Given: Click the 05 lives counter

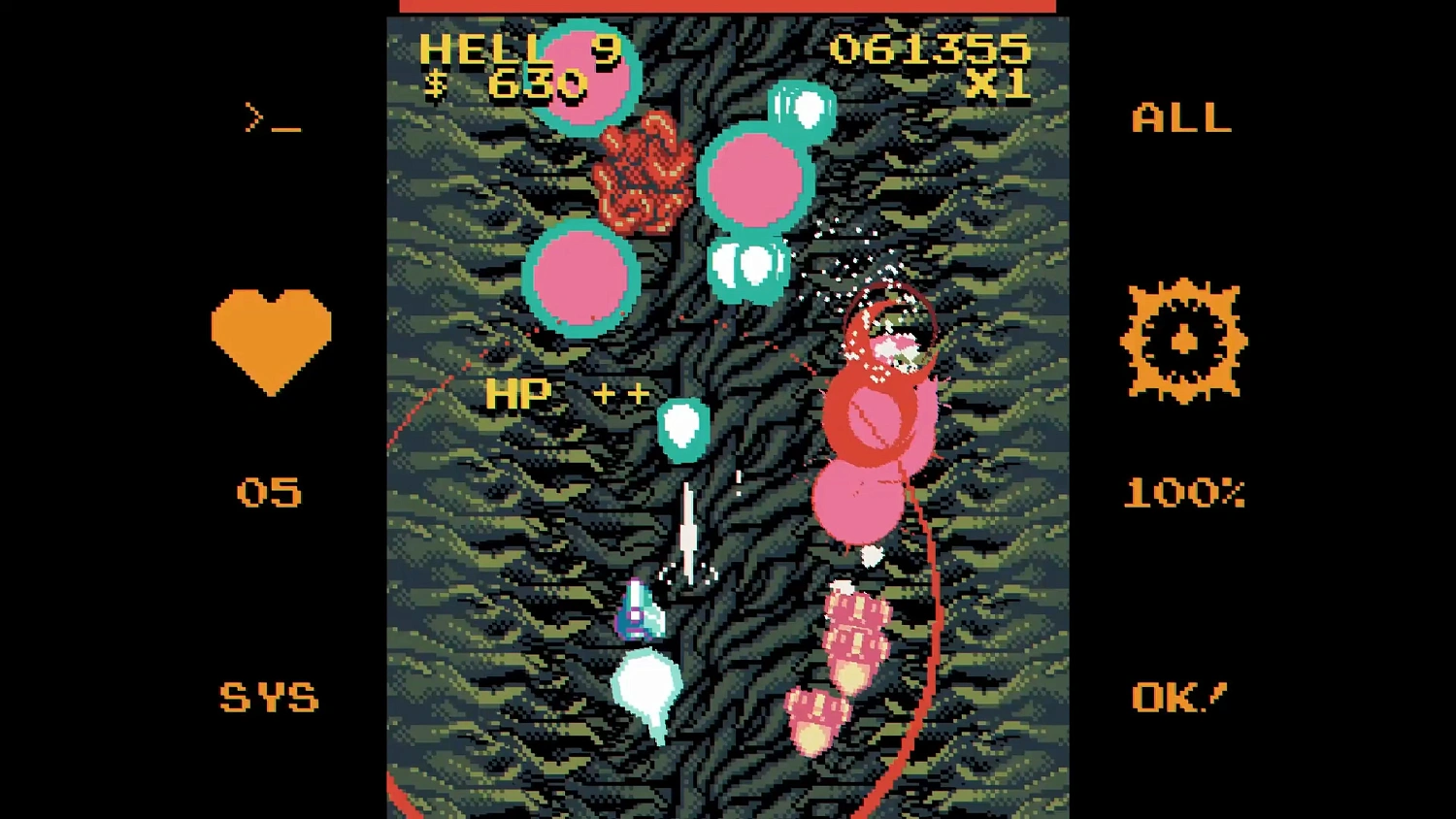Looking at the screenshot, I should point(270,492).
